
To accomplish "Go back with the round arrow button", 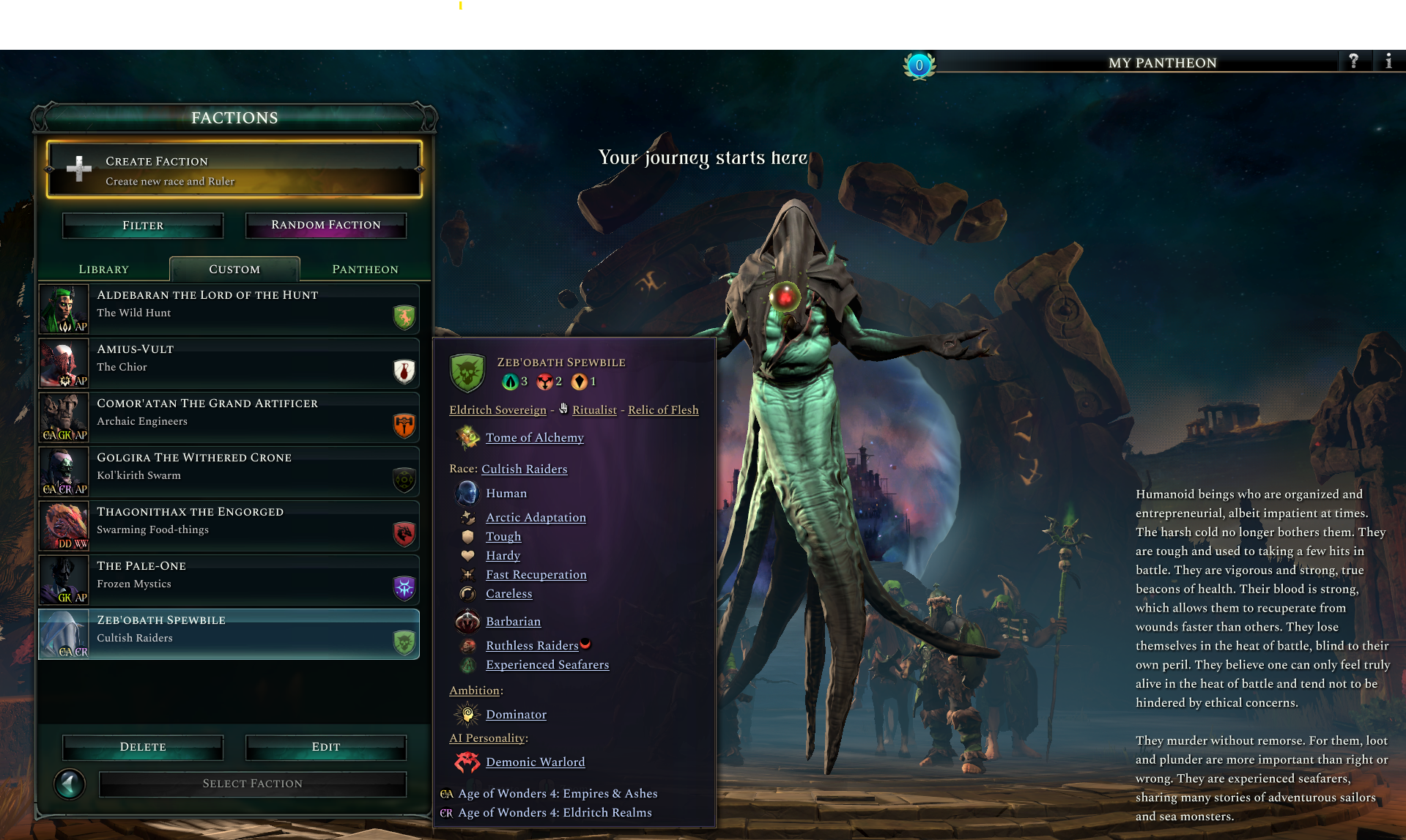I will [70, 784].
